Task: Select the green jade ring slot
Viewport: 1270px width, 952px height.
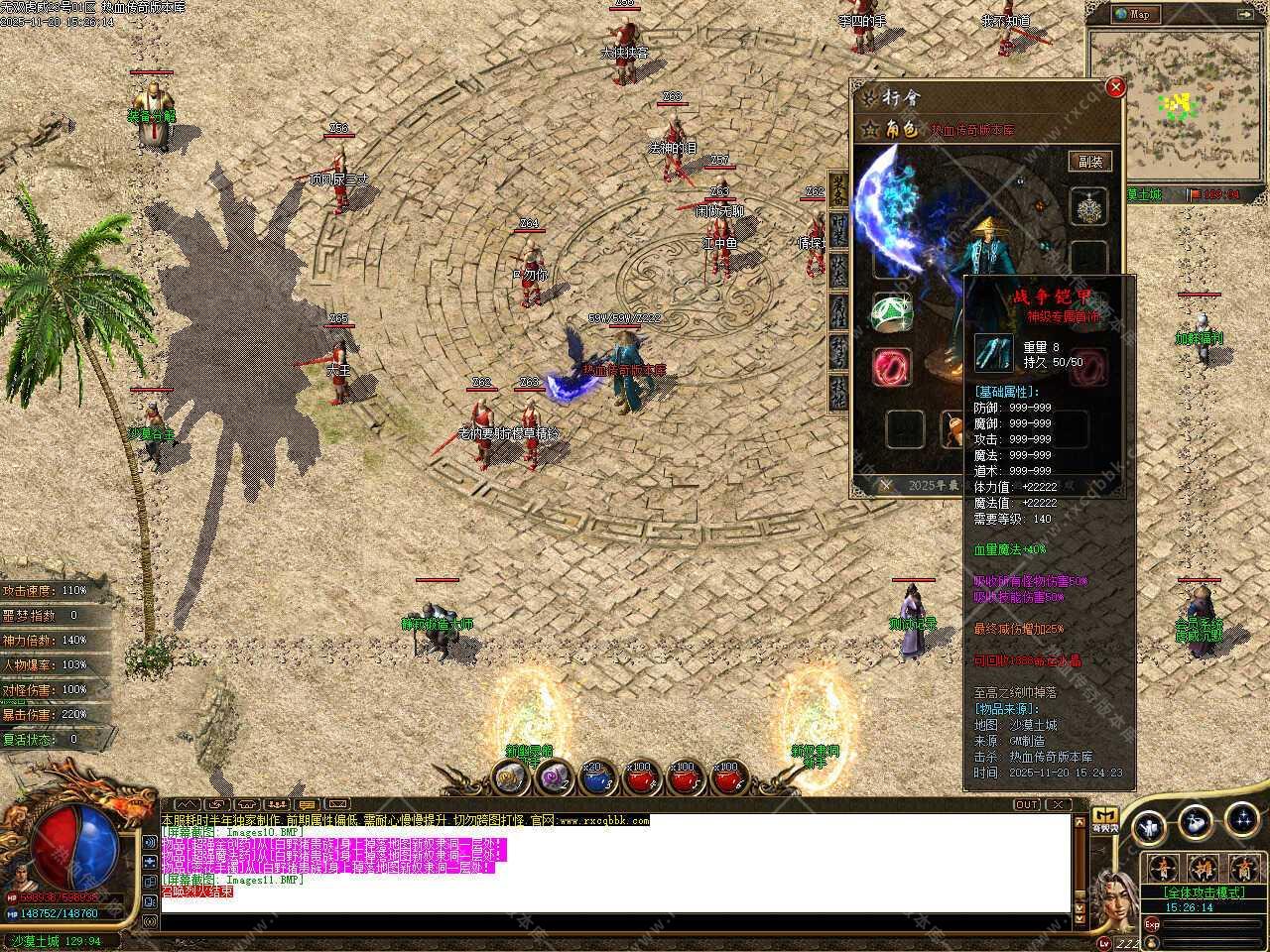Action: click(890, 312)
